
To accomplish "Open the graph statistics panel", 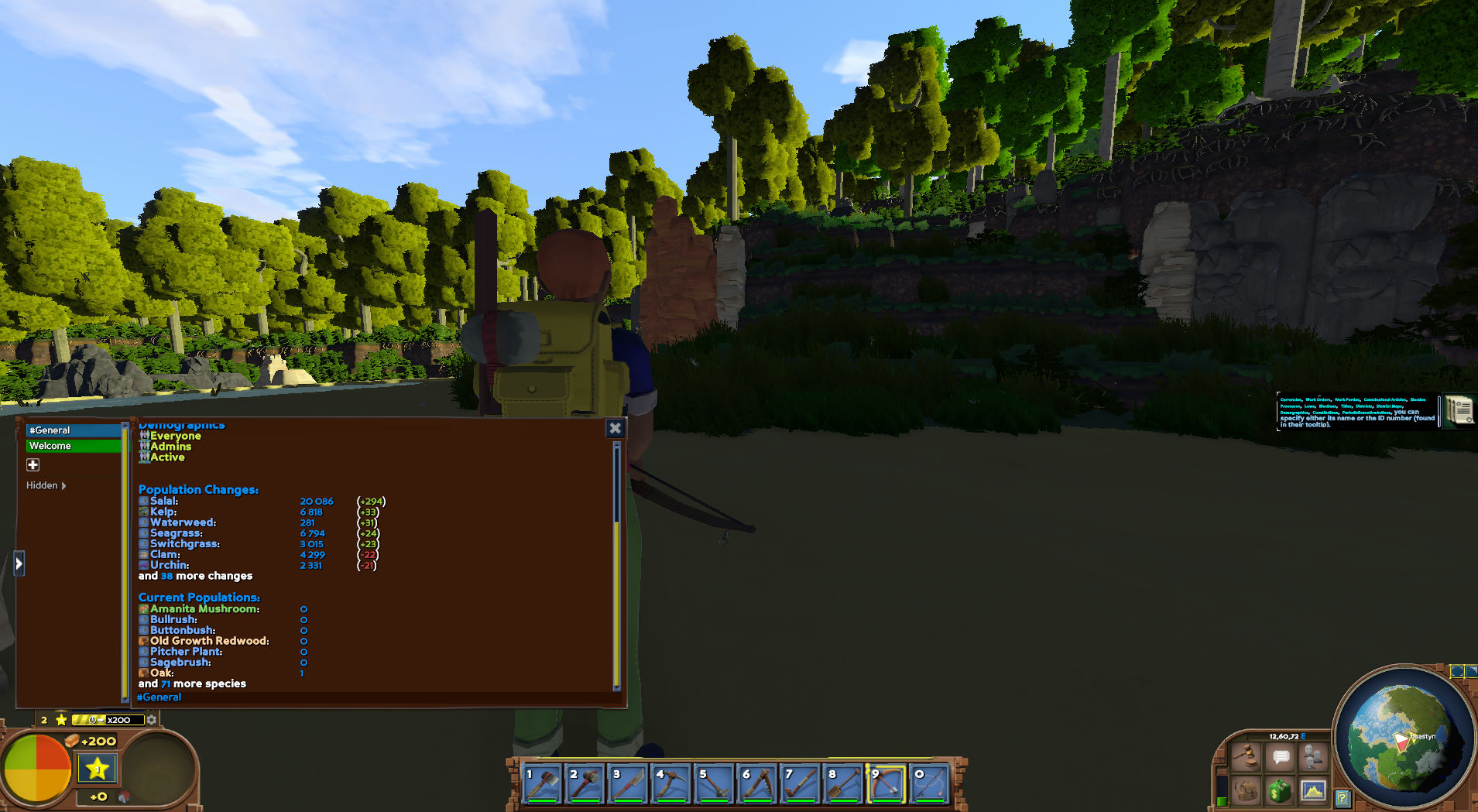I will 1313,790.
